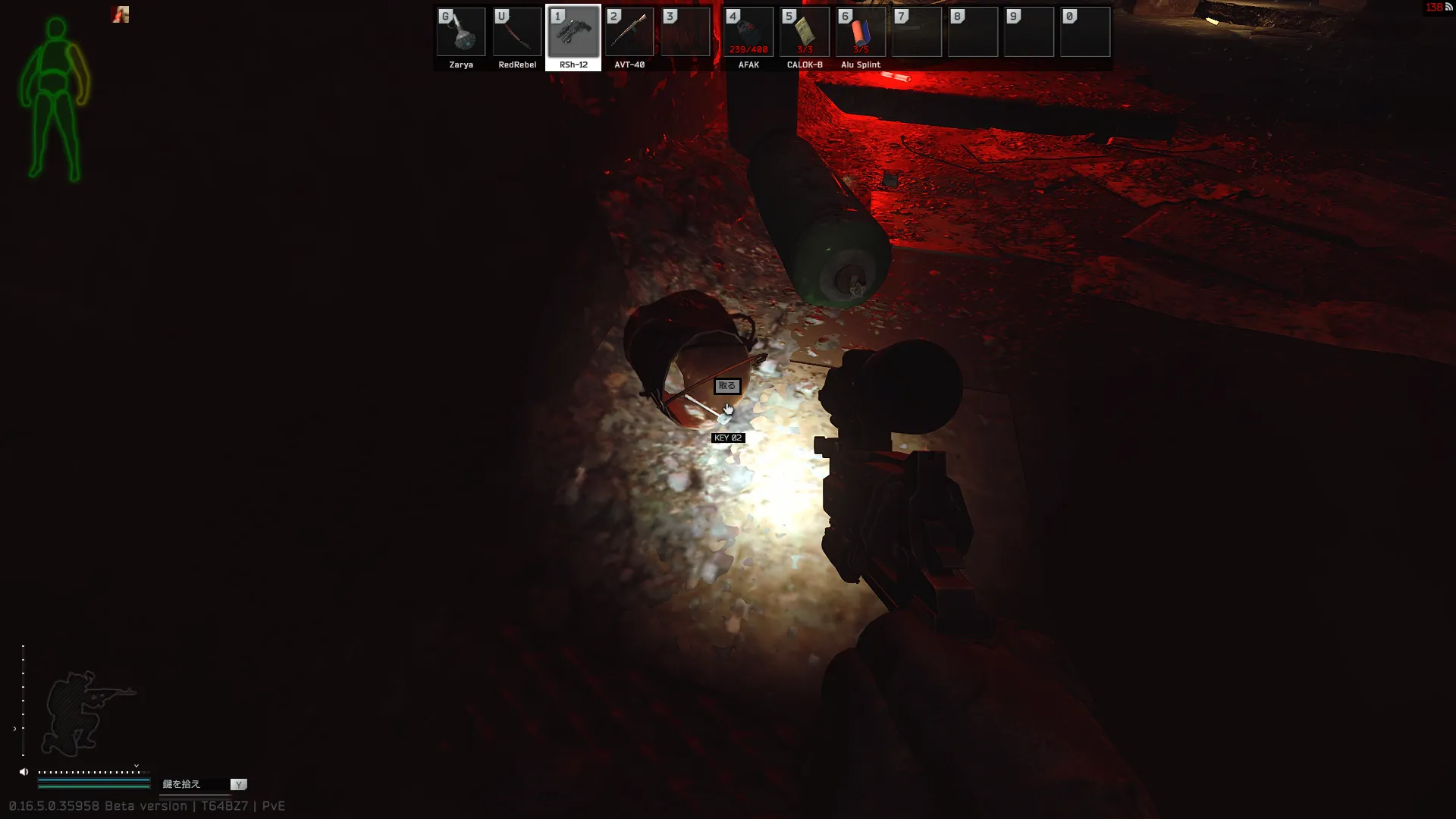
Task: Switch to the AVT-40 rifle slot
Action: (629, 33)
